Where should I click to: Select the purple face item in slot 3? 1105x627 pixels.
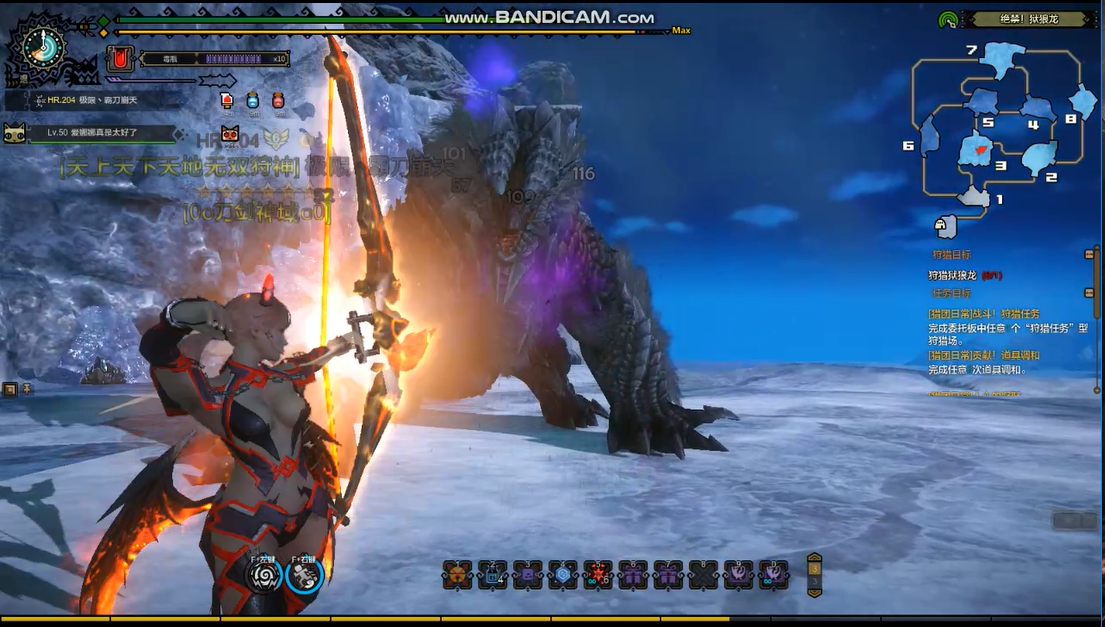[x=528, y=575]
